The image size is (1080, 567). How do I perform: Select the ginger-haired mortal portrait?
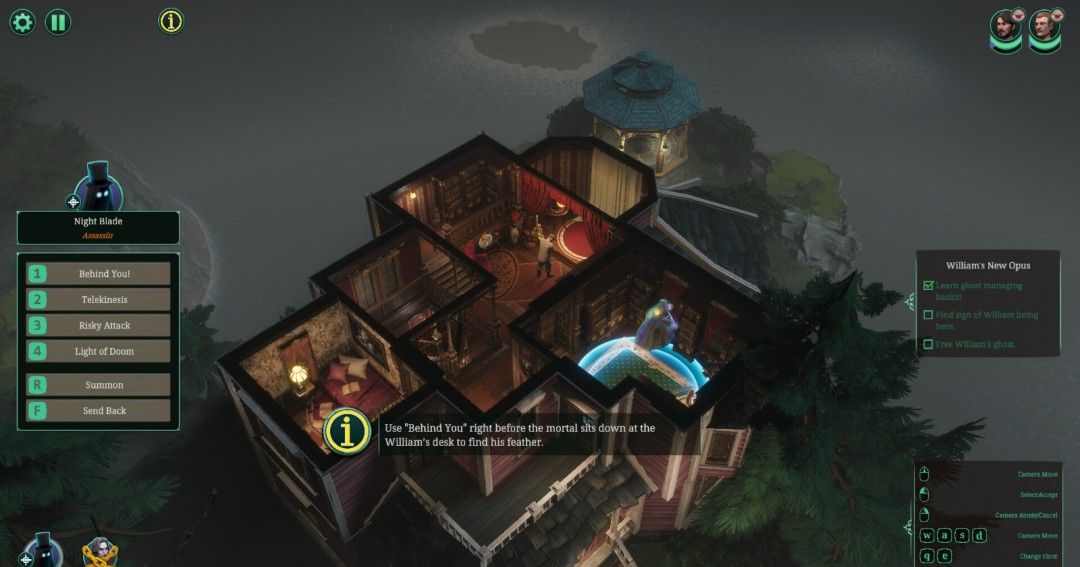[x=1044, y=27]
